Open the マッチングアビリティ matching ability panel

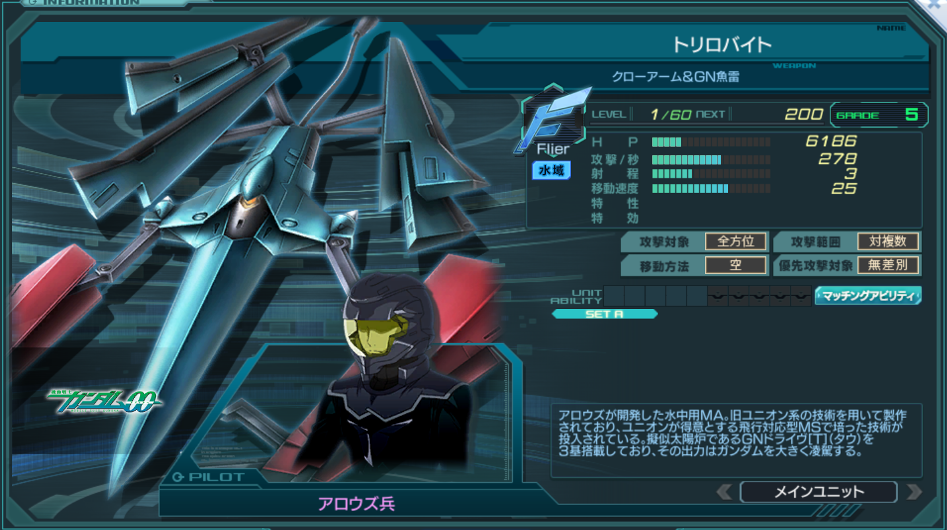(x=868, y=296)
